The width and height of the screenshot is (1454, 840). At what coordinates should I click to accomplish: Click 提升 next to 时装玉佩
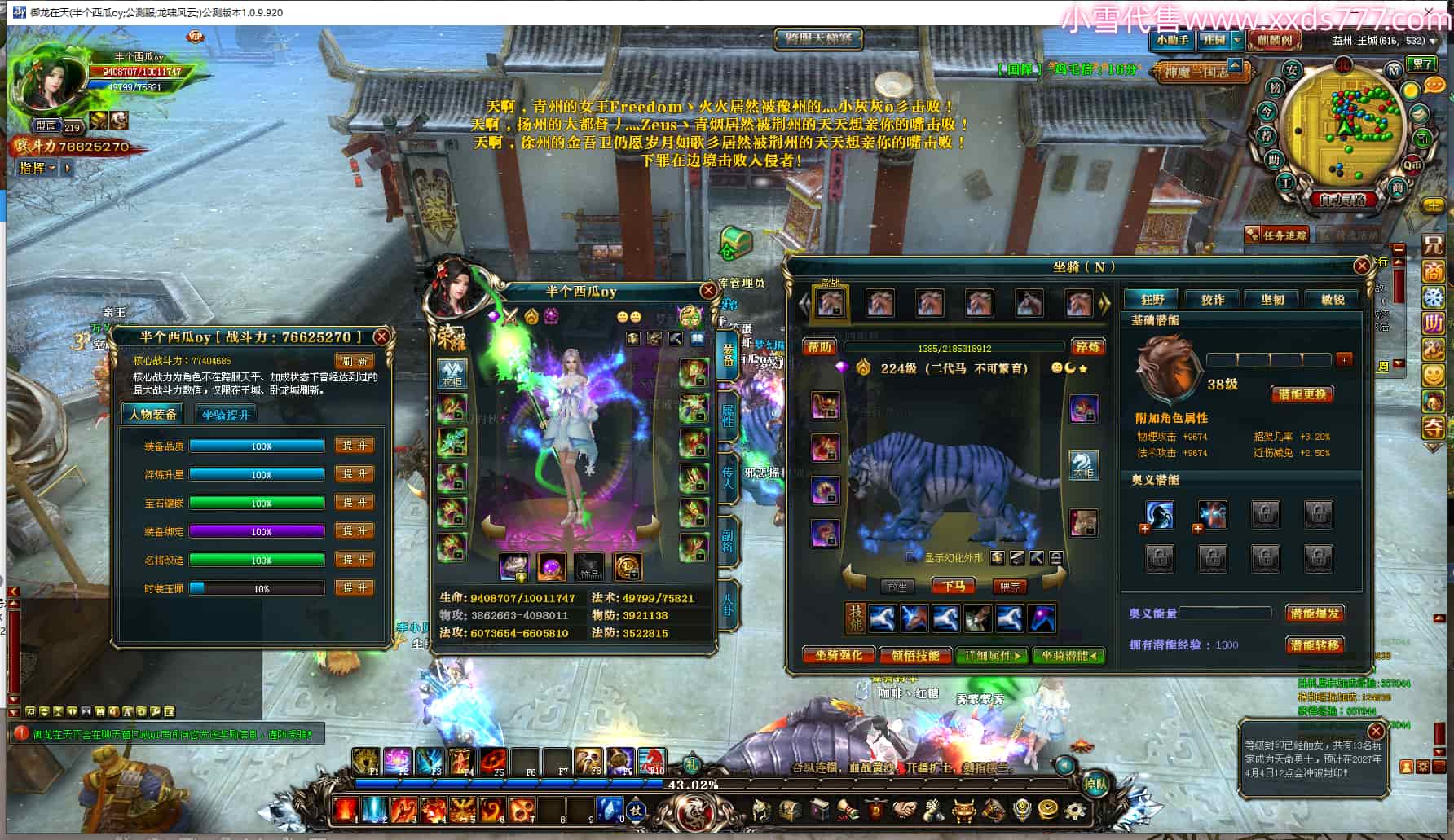(355, 587)
